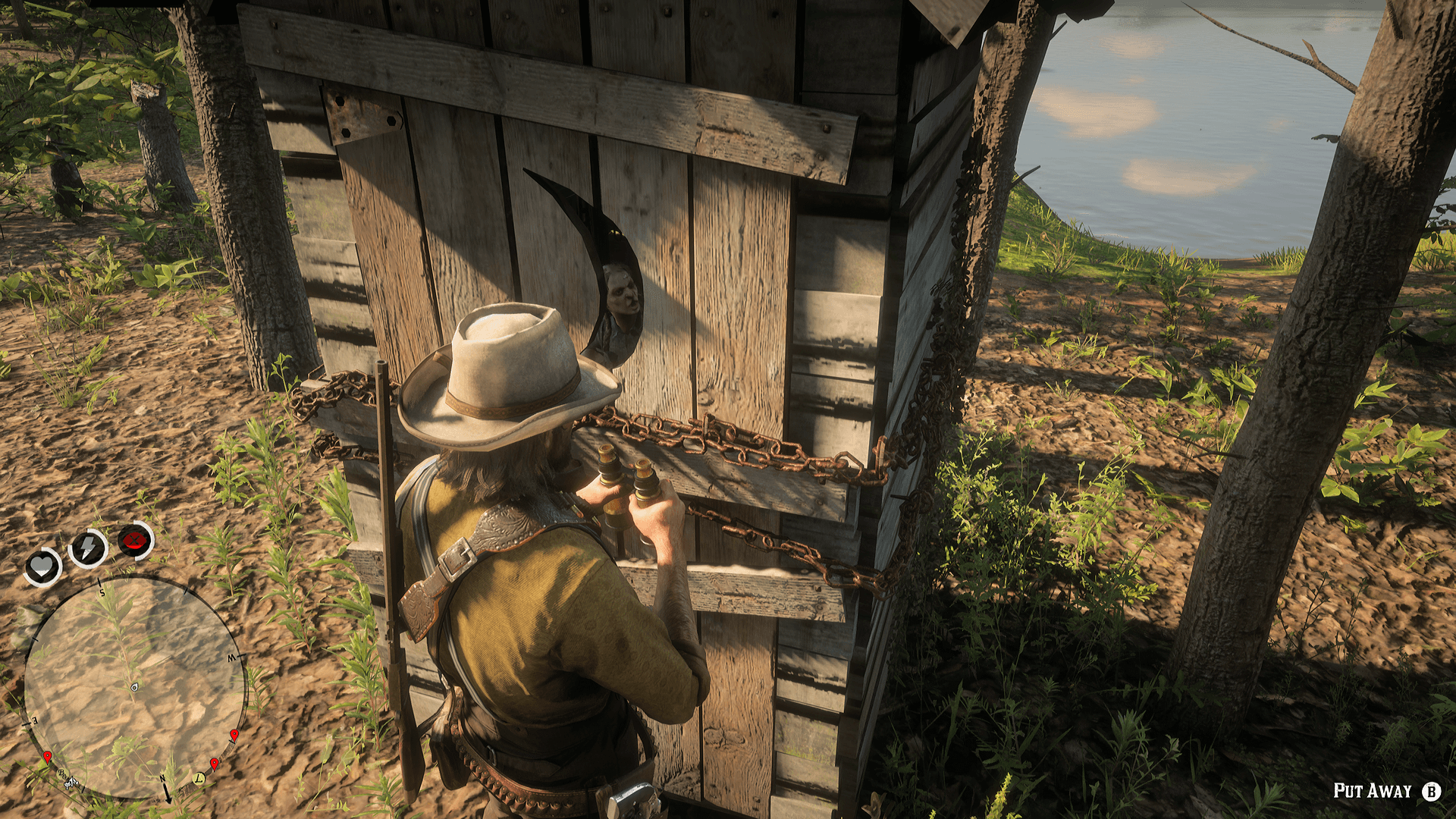This screenshot has height=819, width=1456.
Task: Click the small white landmark symbol near the minimap bottom
Action: [70, 783]
